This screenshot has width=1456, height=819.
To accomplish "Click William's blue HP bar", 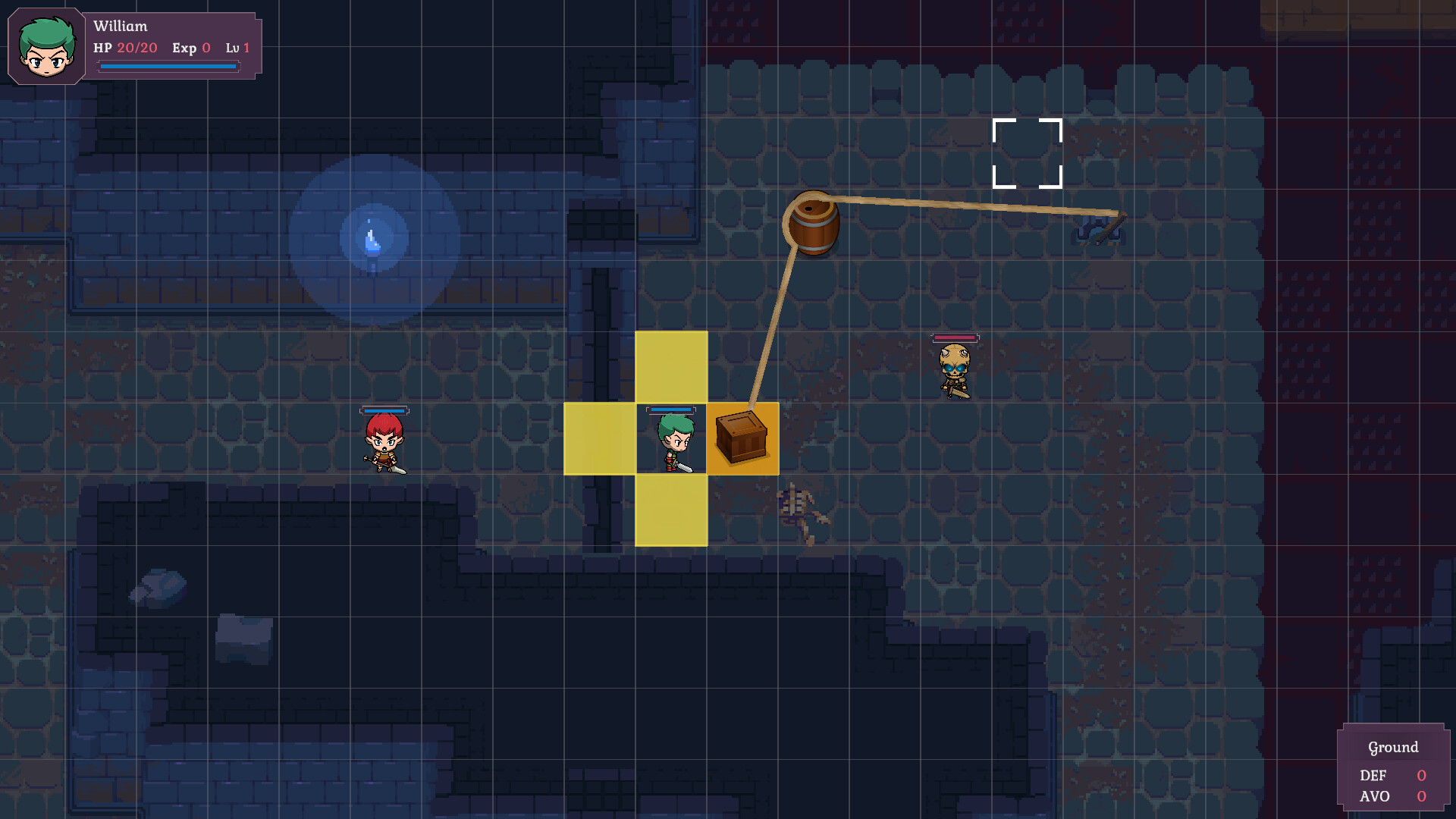I will (168, 66).
